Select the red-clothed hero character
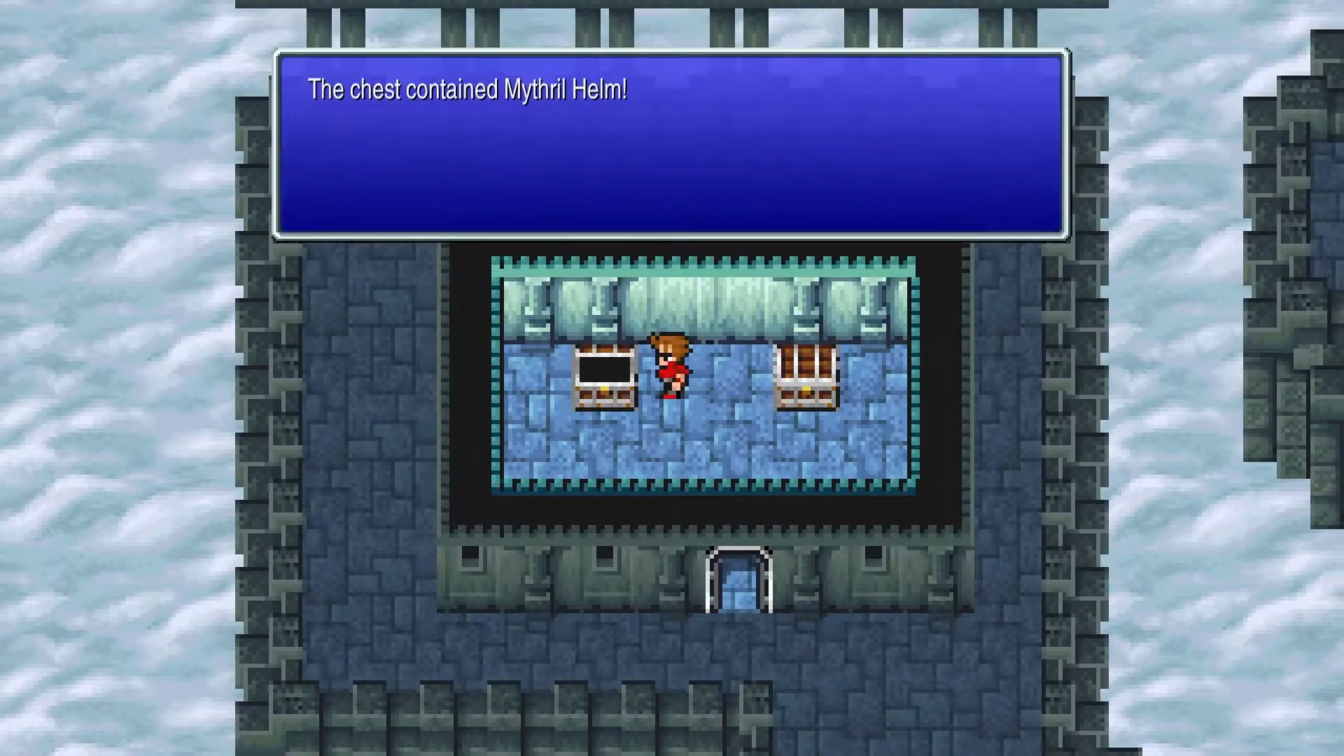Image resolution: width=1344 pixels, height=756 pixels. tap(670, 370)
